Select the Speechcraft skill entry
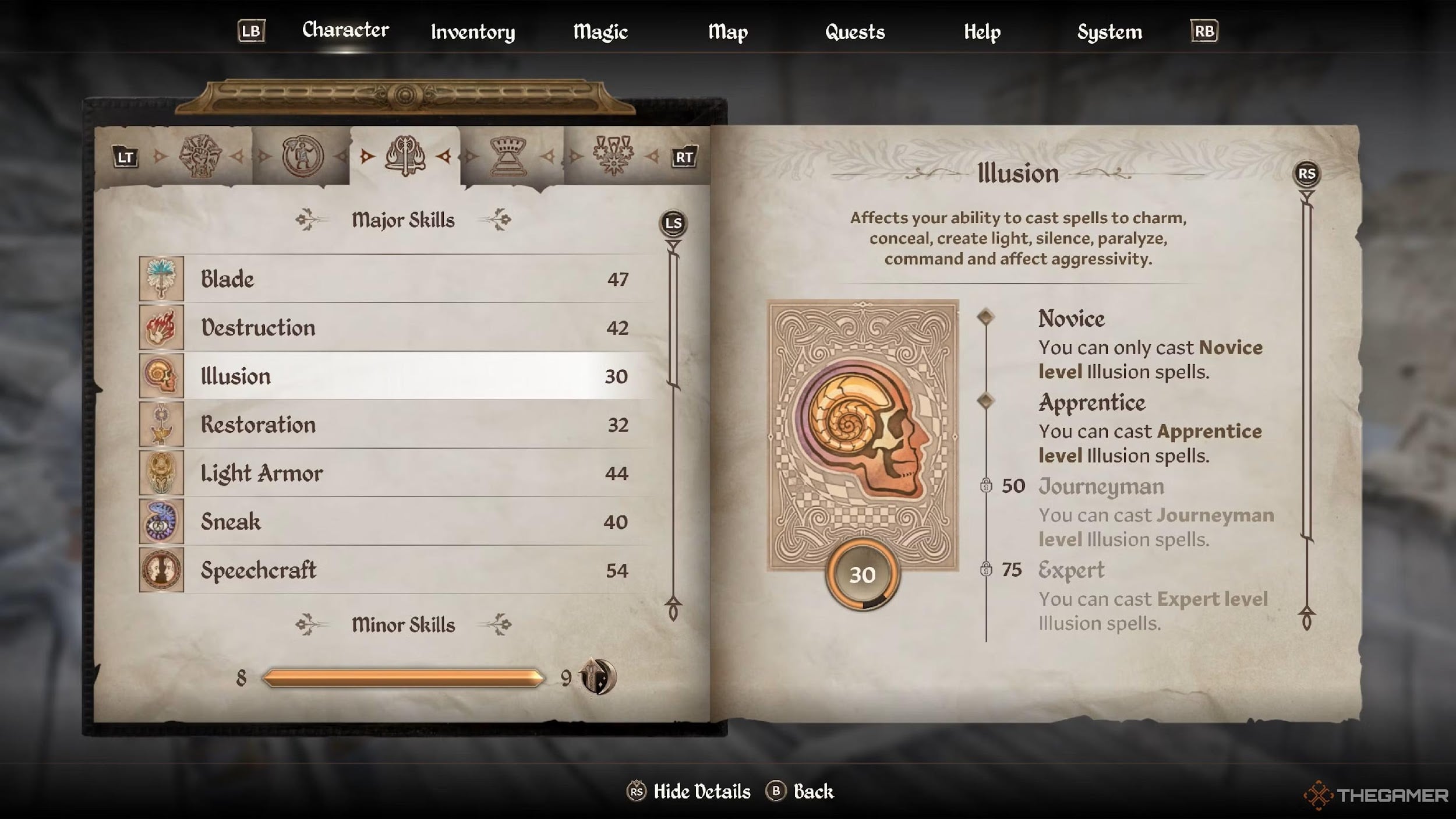The height and width of the screenshot is (819, 1456). coord(396,570)
